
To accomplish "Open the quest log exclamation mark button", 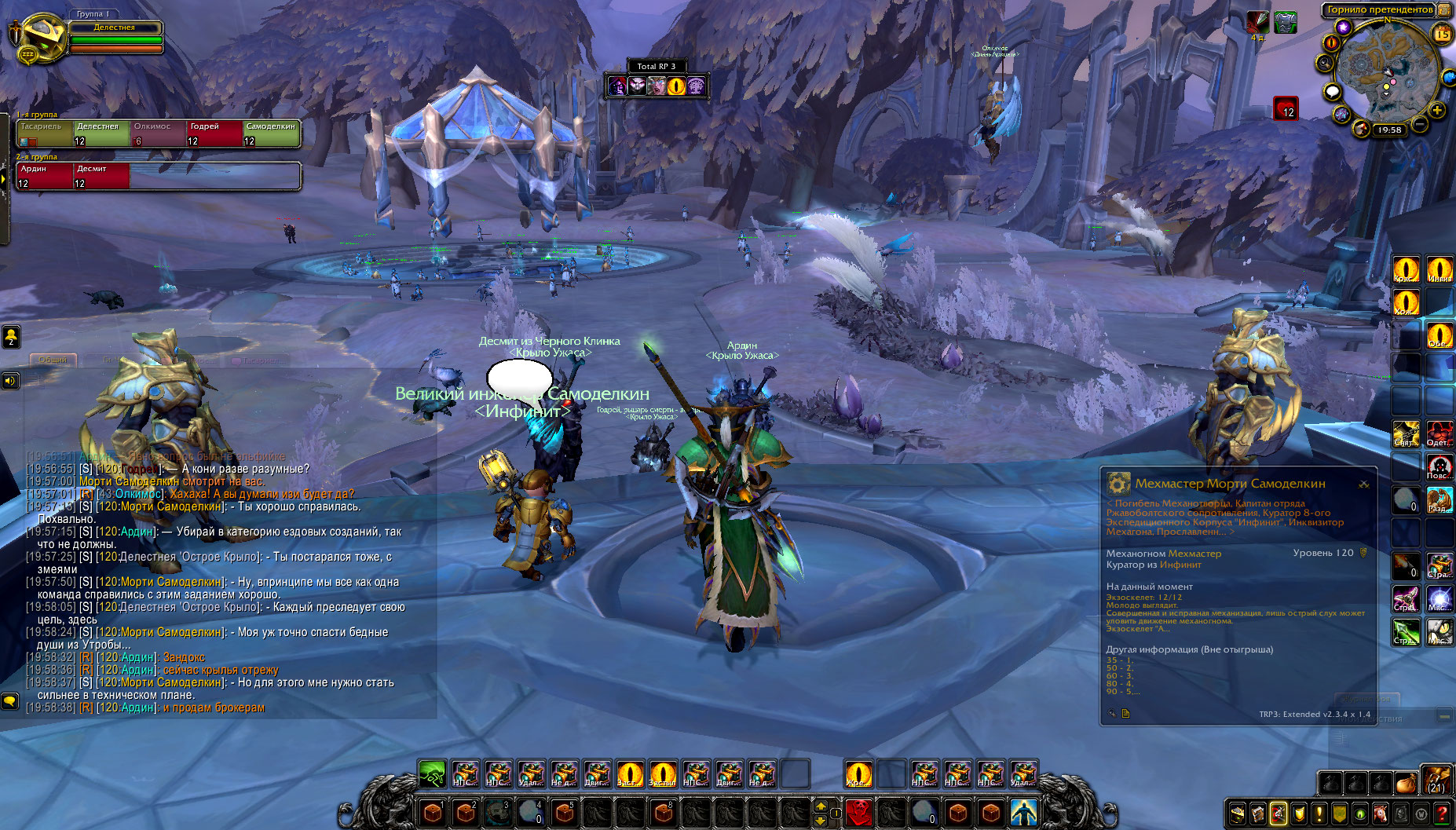I will coord(1319,814).
